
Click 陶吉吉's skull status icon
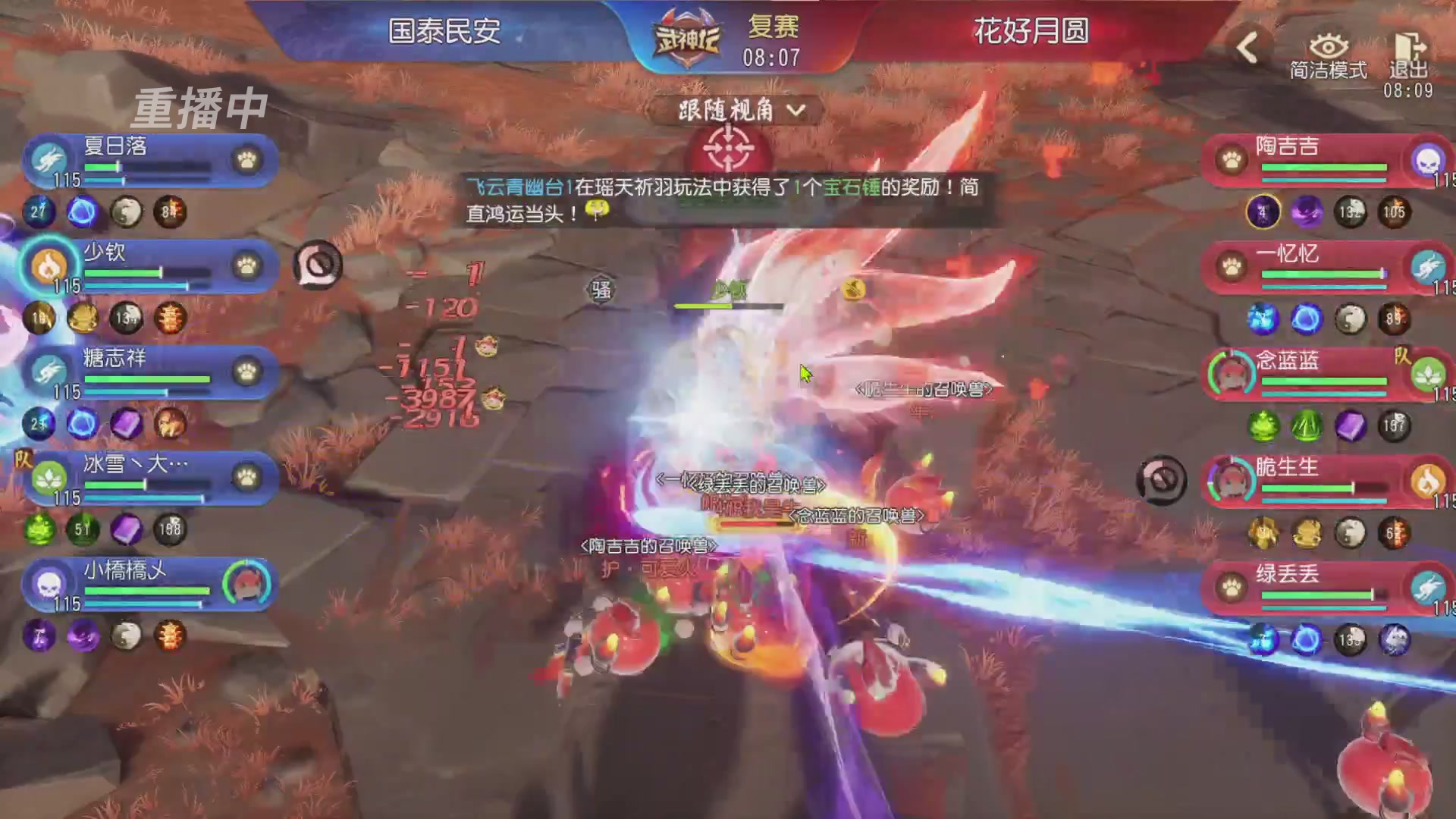pos(1429,161)
